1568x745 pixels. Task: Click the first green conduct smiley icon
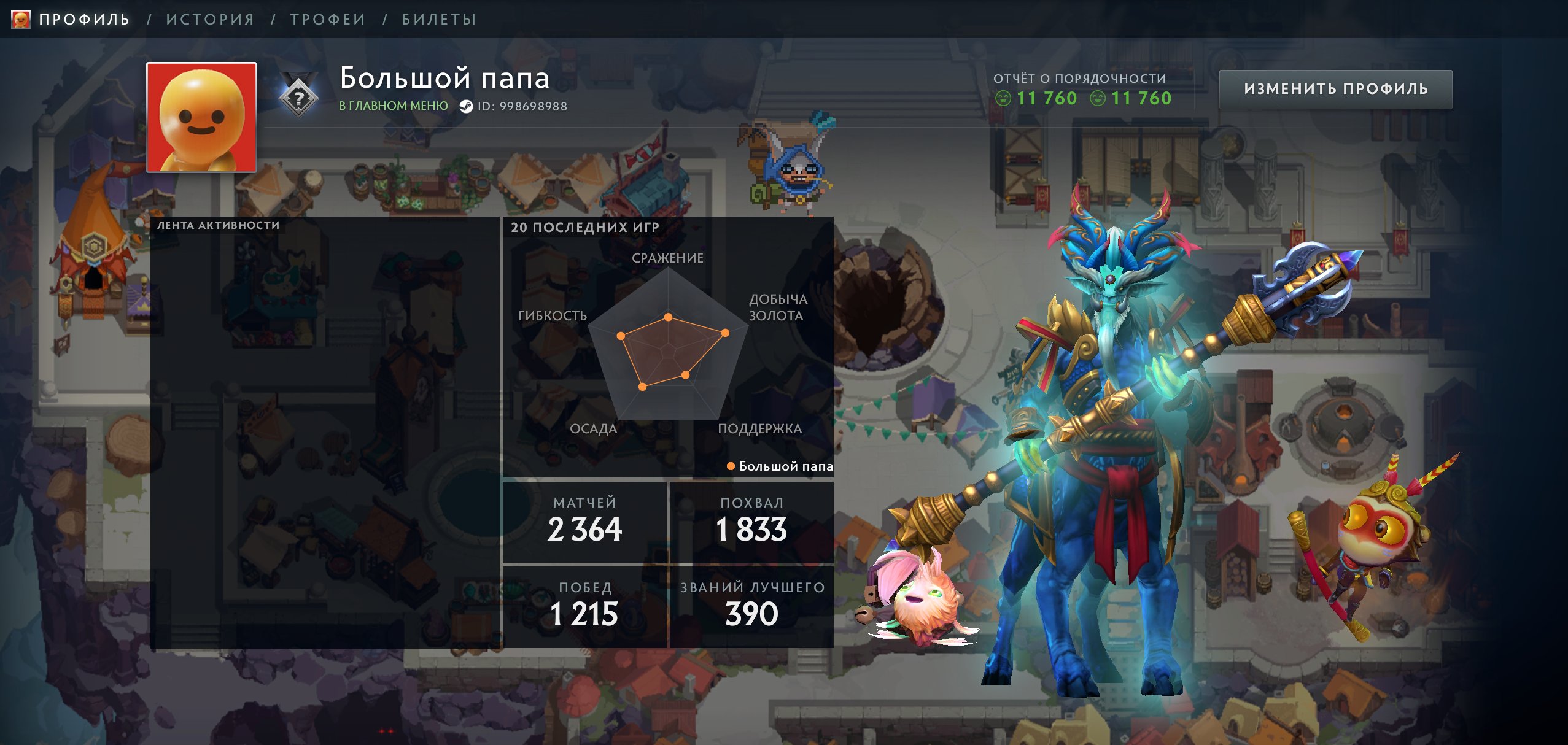click(1003, 98)
